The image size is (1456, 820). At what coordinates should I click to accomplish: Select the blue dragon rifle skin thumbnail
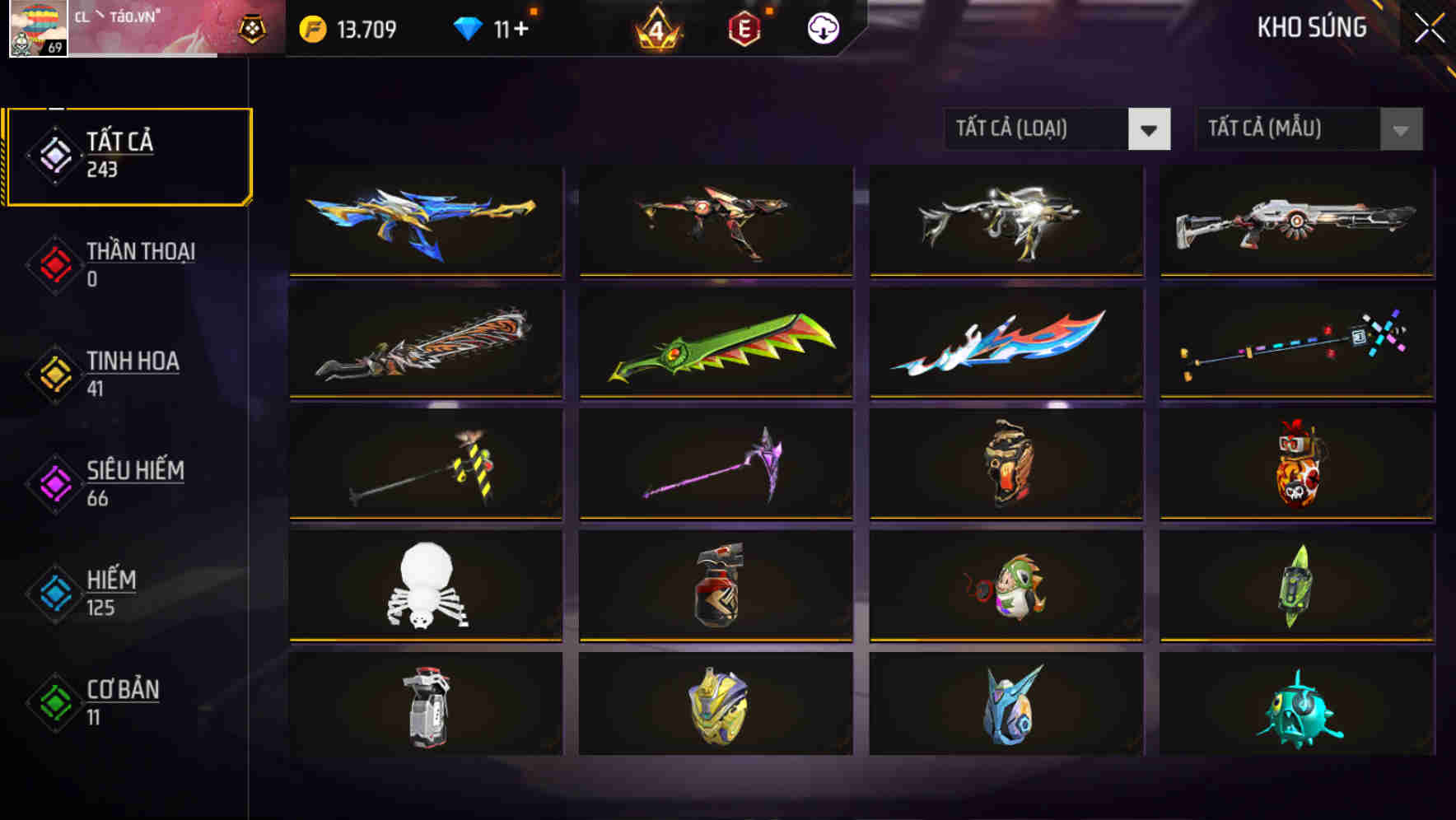click(x=424, y=221)
